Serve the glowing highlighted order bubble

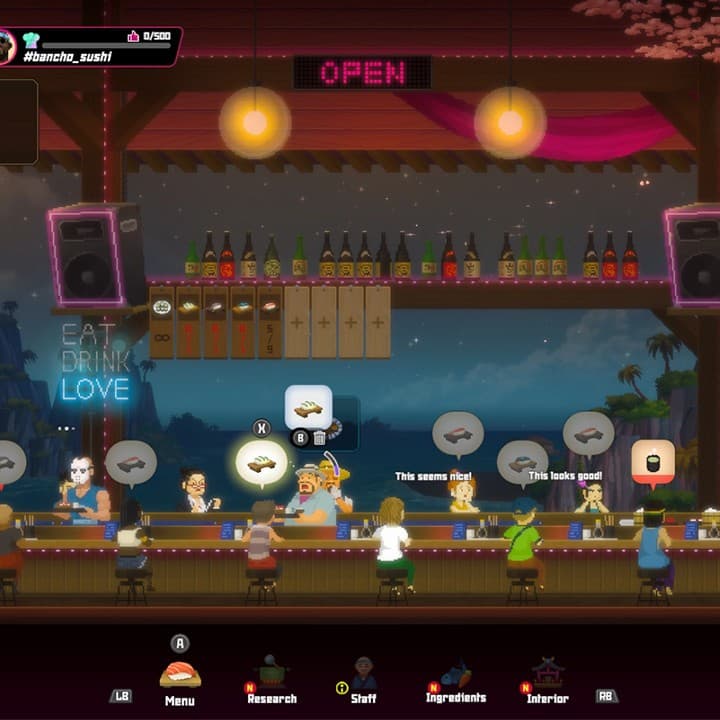(262, 463)
